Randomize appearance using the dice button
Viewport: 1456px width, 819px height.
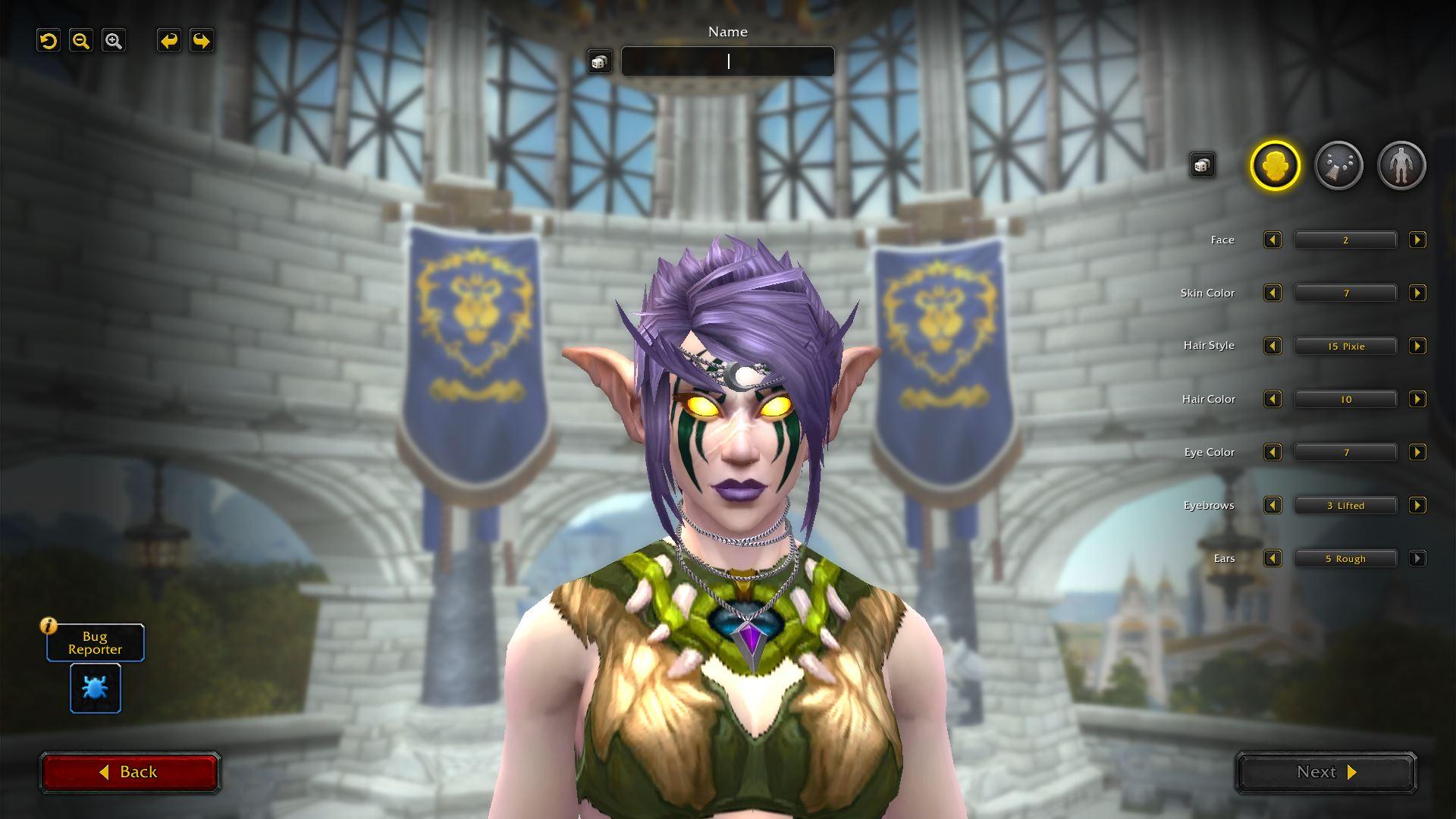(x=1202, y=165)
